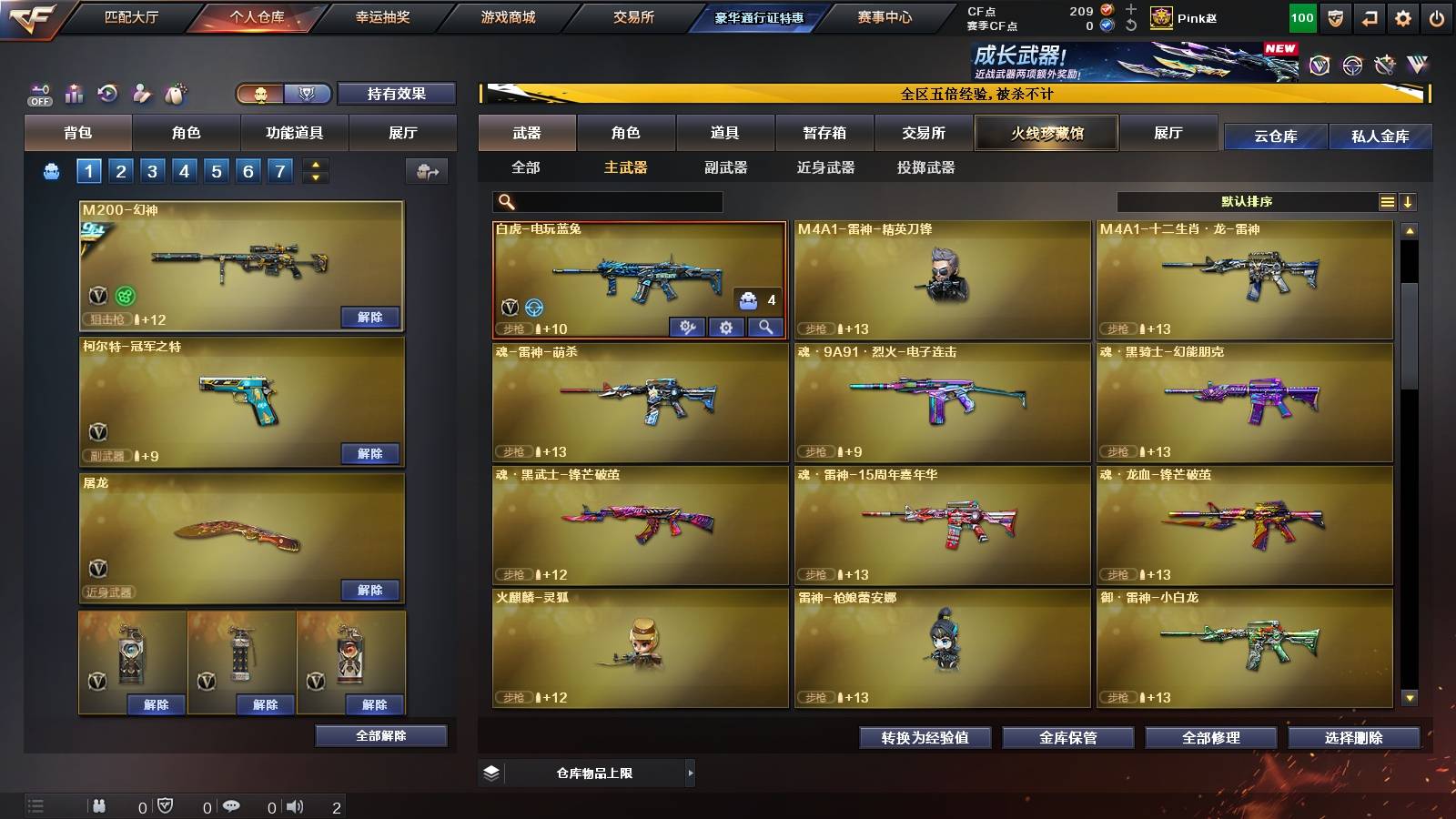Open the 交易所 menu in the top navigation
Image resolution: width=1456 pixels, height=819 pixels.
(634, 16)
